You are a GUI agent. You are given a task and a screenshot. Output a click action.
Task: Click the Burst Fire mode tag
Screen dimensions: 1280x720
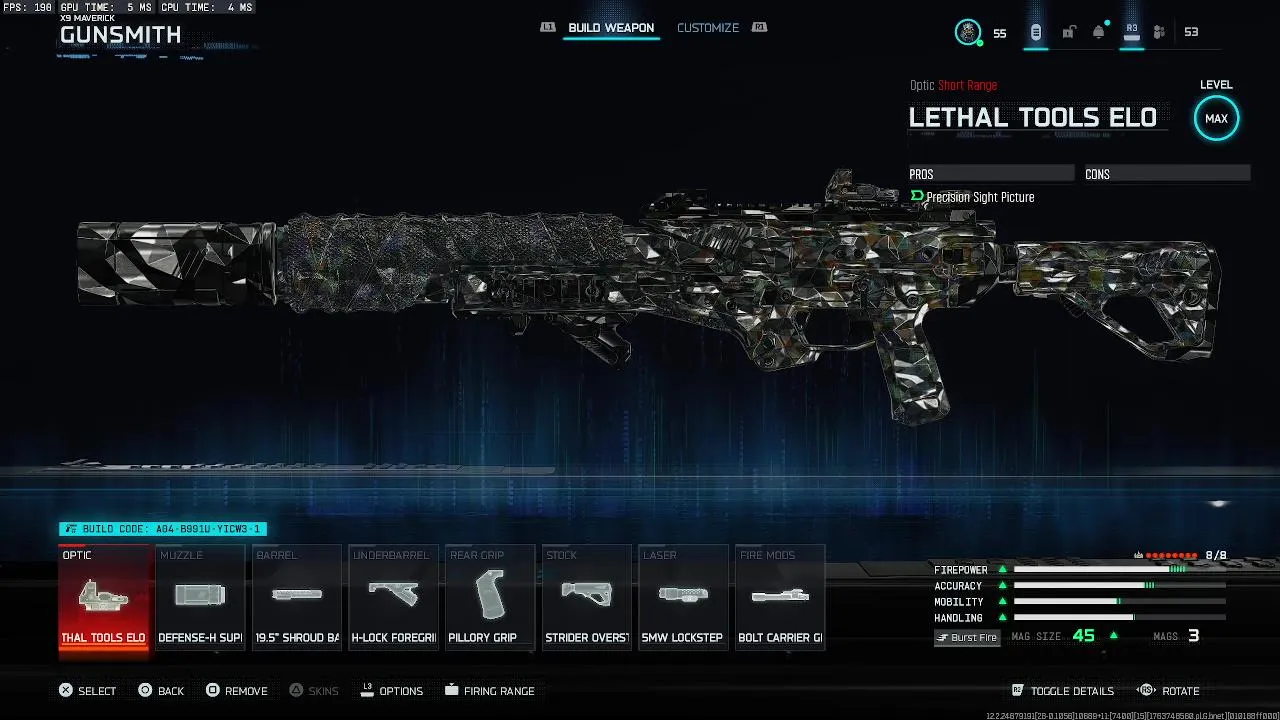[967, 637]
